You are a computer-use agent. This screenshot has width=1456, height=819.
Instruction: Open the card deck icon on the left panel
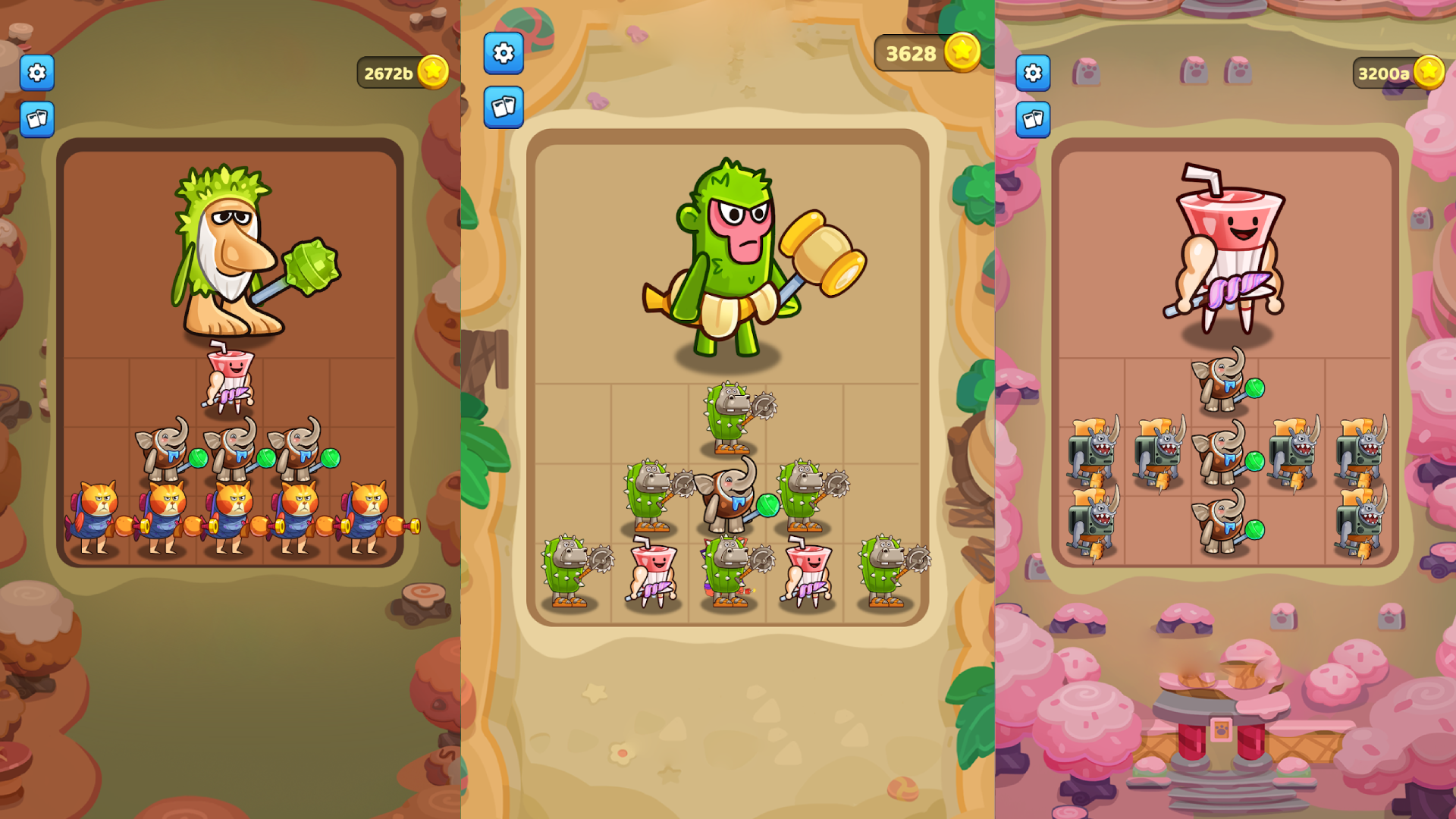click(36, 119)
